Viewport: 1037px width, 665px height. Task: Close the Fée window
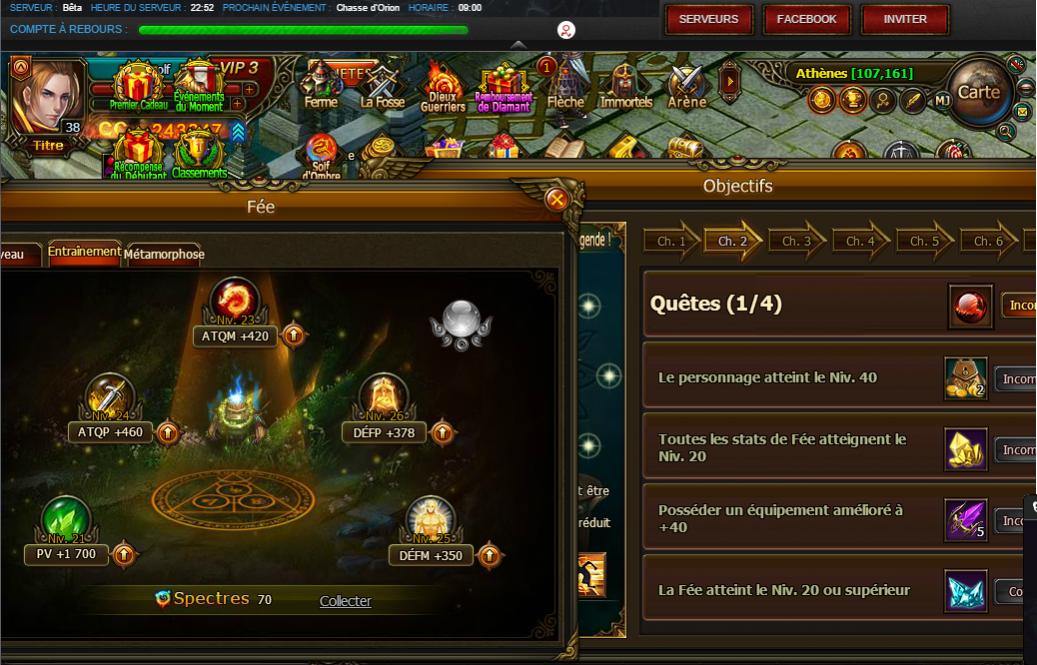(557, 199)
